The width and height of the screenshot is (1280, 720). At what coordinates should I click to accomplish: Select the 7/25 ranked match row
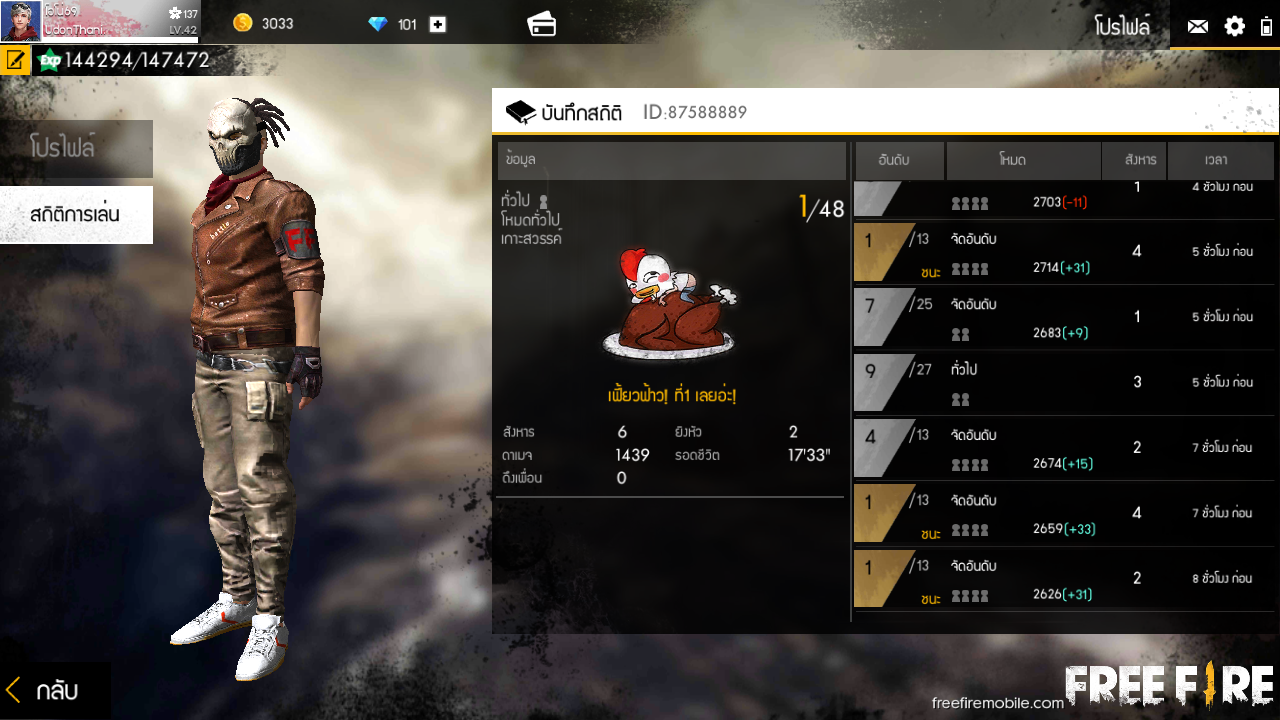coord(1064,317)
